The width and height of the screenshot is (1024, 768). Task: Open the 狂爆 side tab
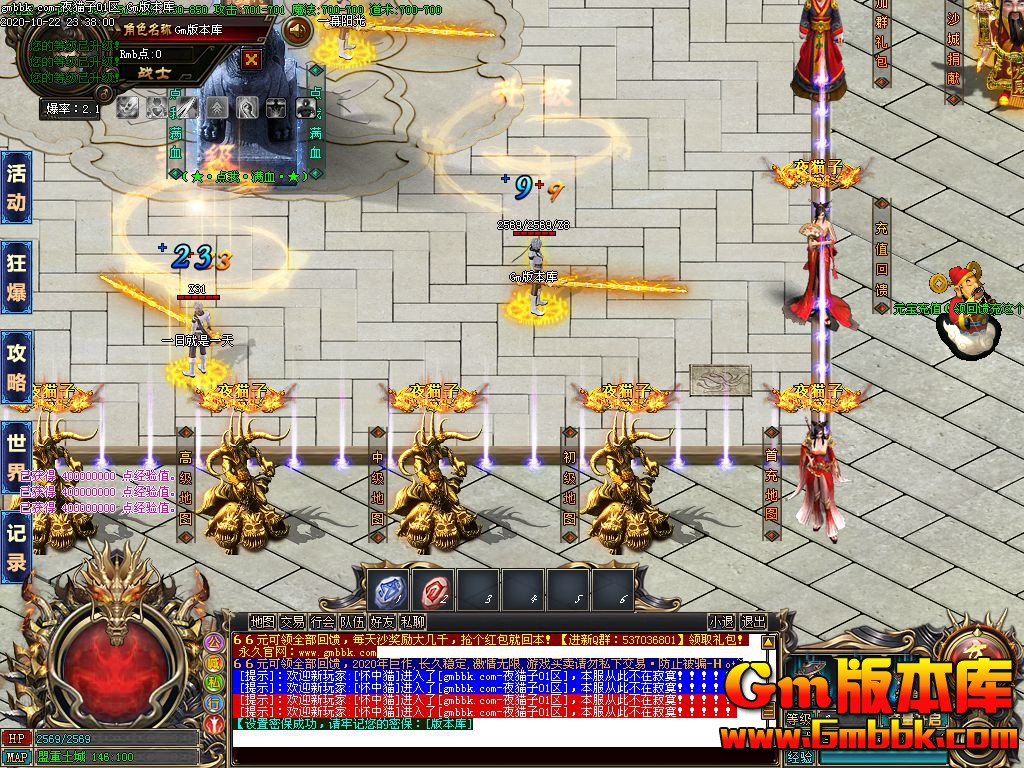click(x=17, y=277)
